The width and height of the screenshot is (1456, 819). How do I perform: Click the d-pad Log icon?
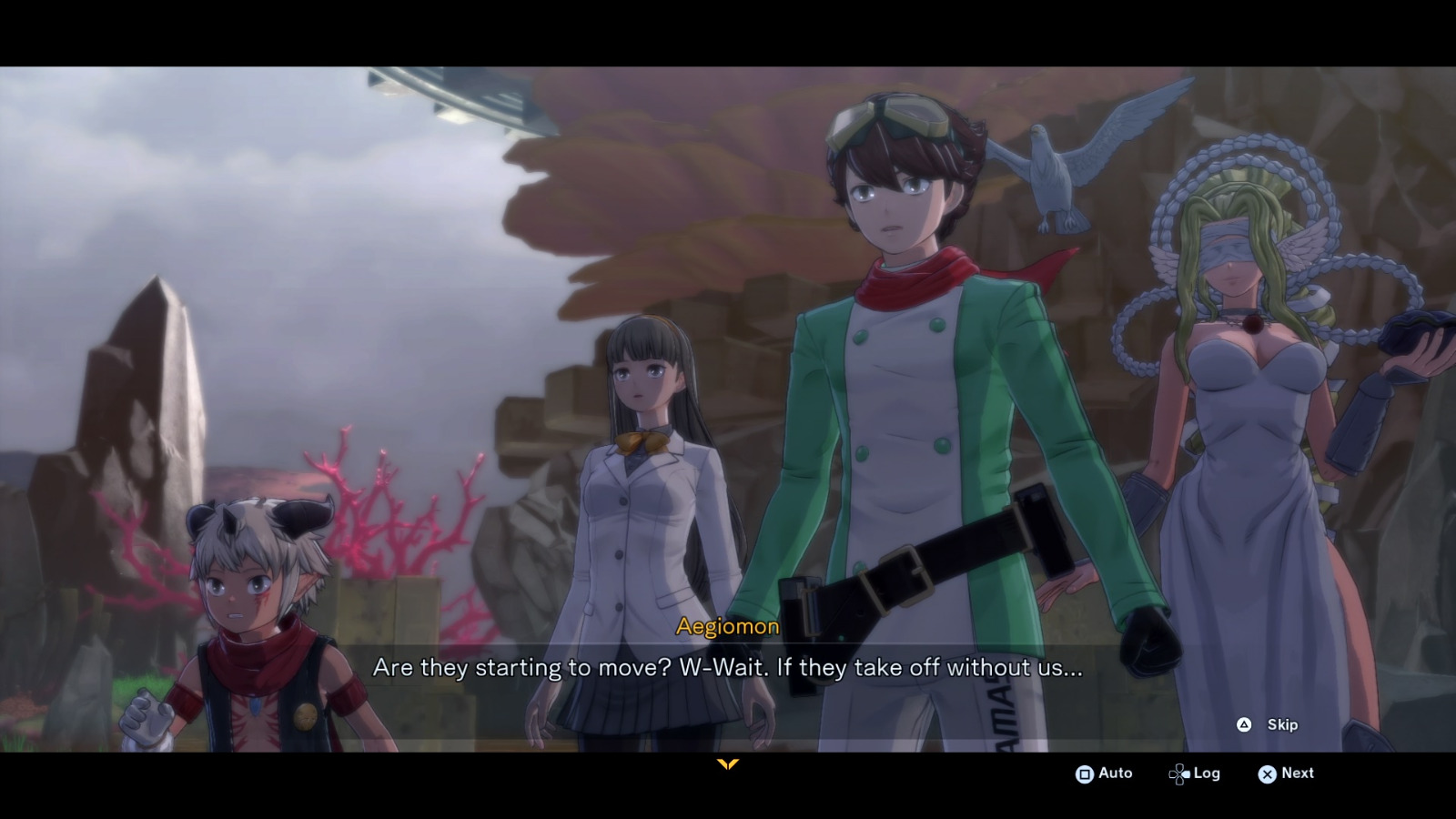click(1180, 773)
